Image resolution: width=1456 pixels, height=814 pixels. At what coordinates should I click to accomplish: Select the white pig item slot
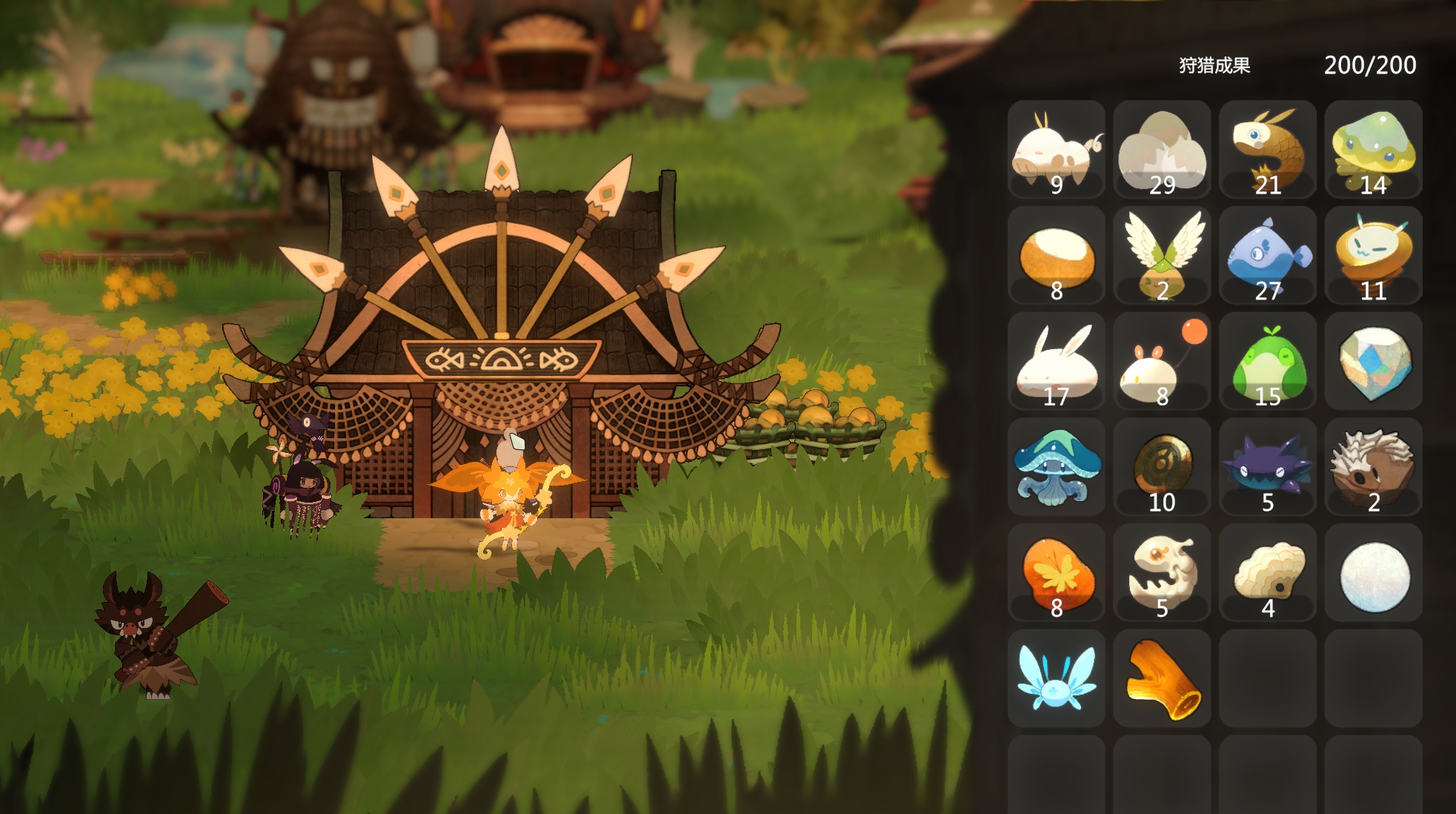(1056, 150)
